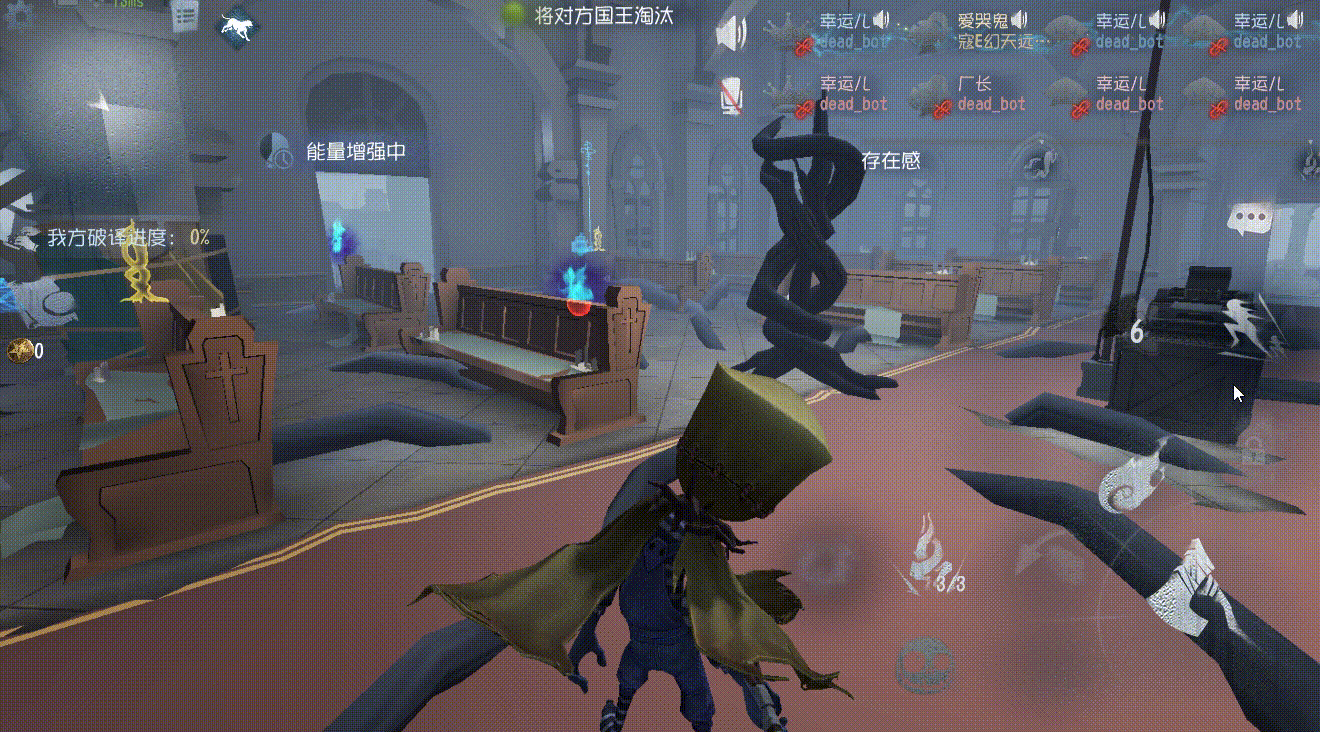Screen dimensions: 1320x732
Task: Mute the speaker icon next to 爱哭鬼
Action: 1017,17
